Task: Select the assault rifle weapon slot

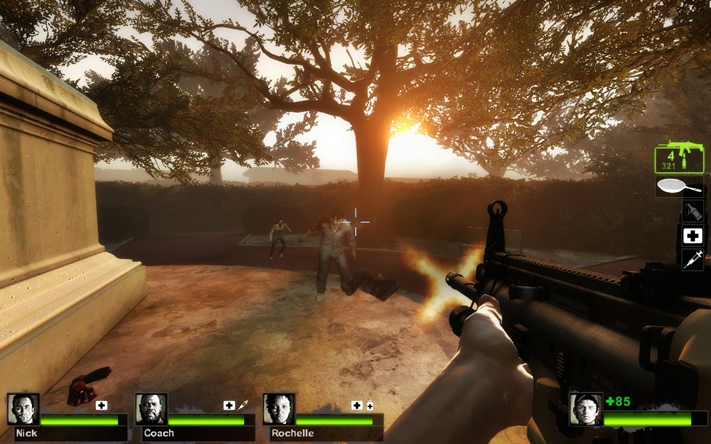Action: (x=676, y=158)
